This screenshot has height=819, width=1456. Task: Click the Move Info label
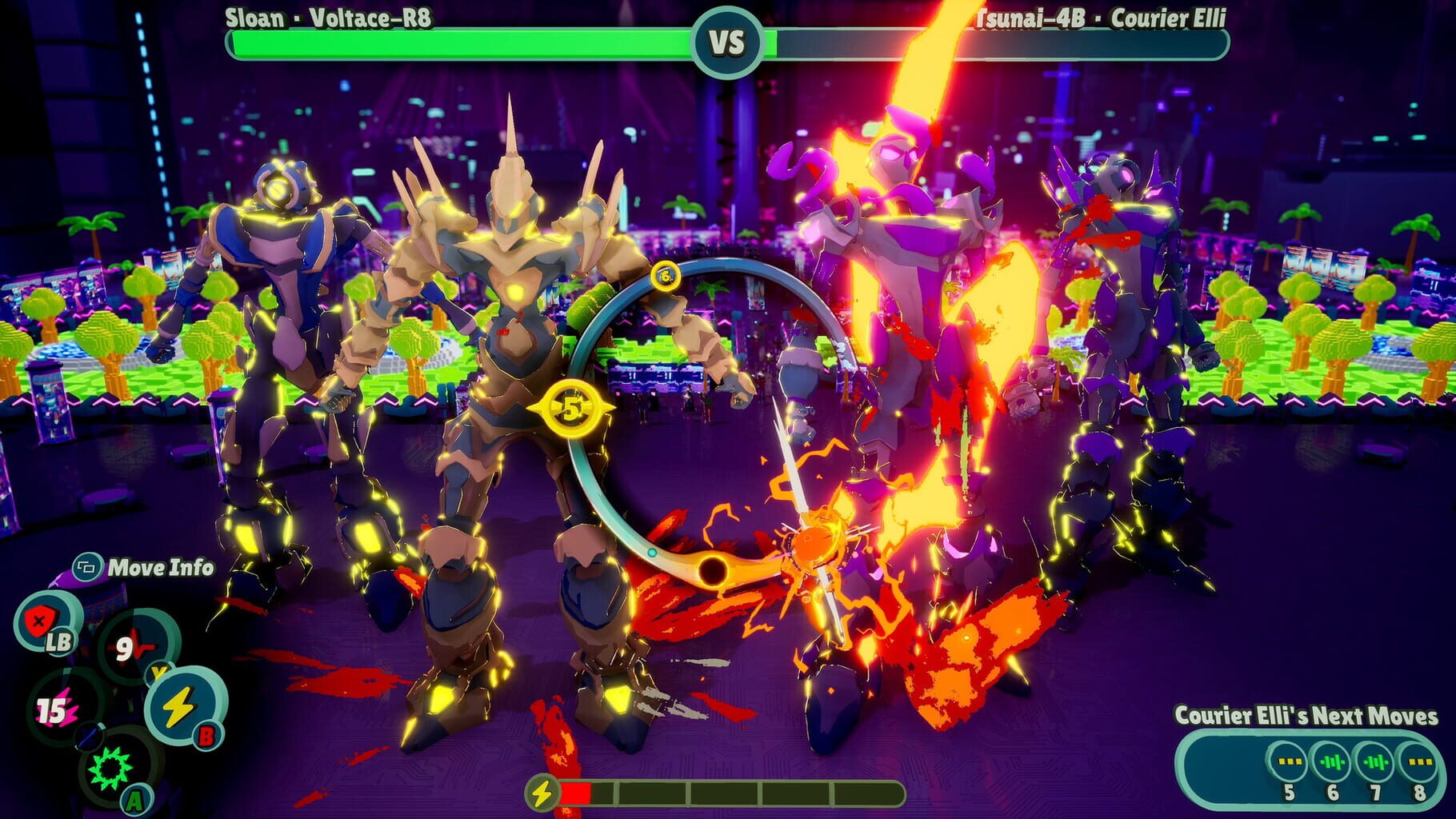tap(160, 568)
